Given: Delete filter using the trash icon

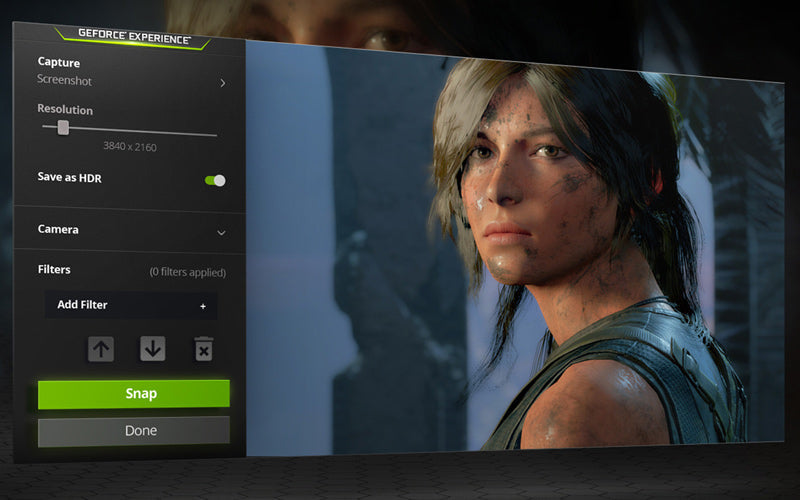Looking at the screenshot, I should pos(203,349).
